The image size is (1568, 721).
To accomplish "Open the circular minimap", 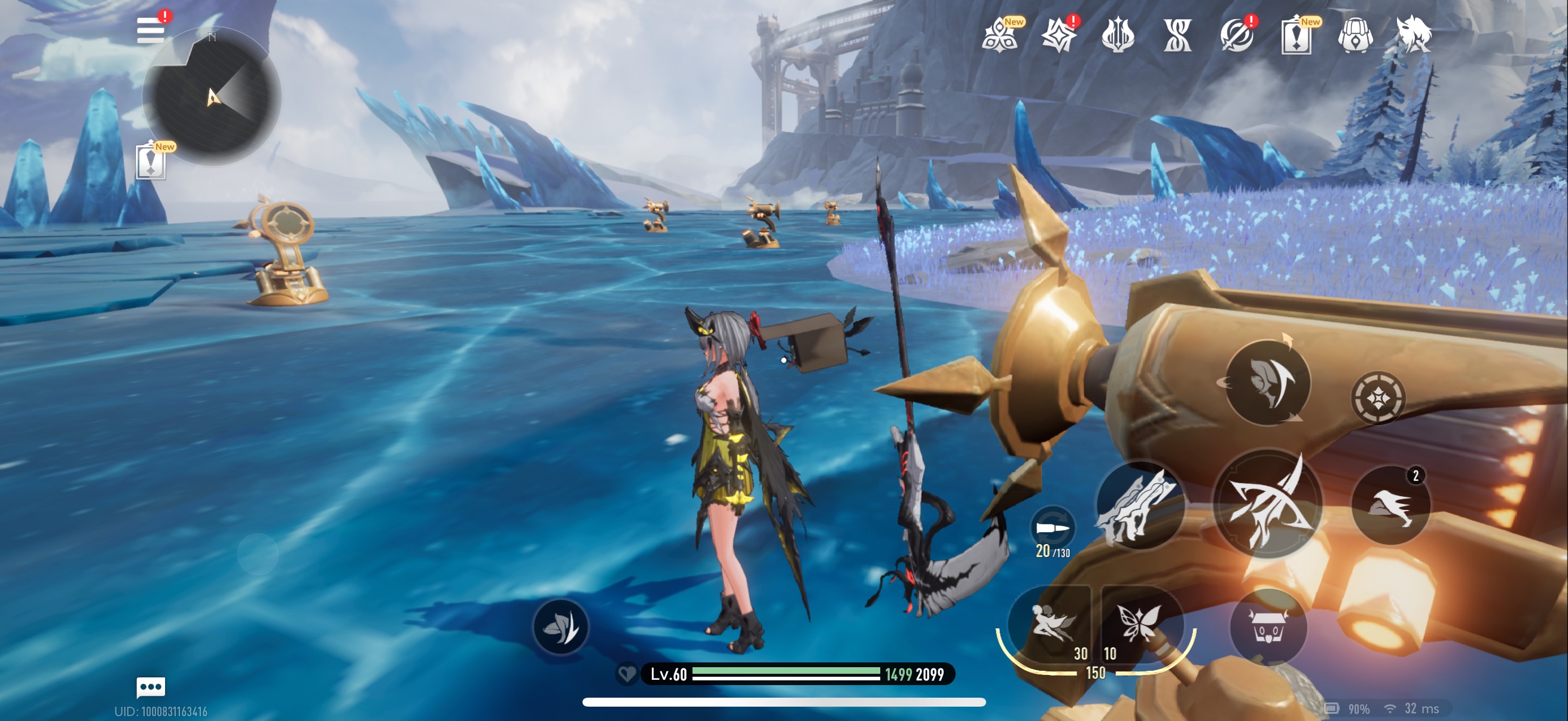I will pyautogui.click(x=212, y=97).
